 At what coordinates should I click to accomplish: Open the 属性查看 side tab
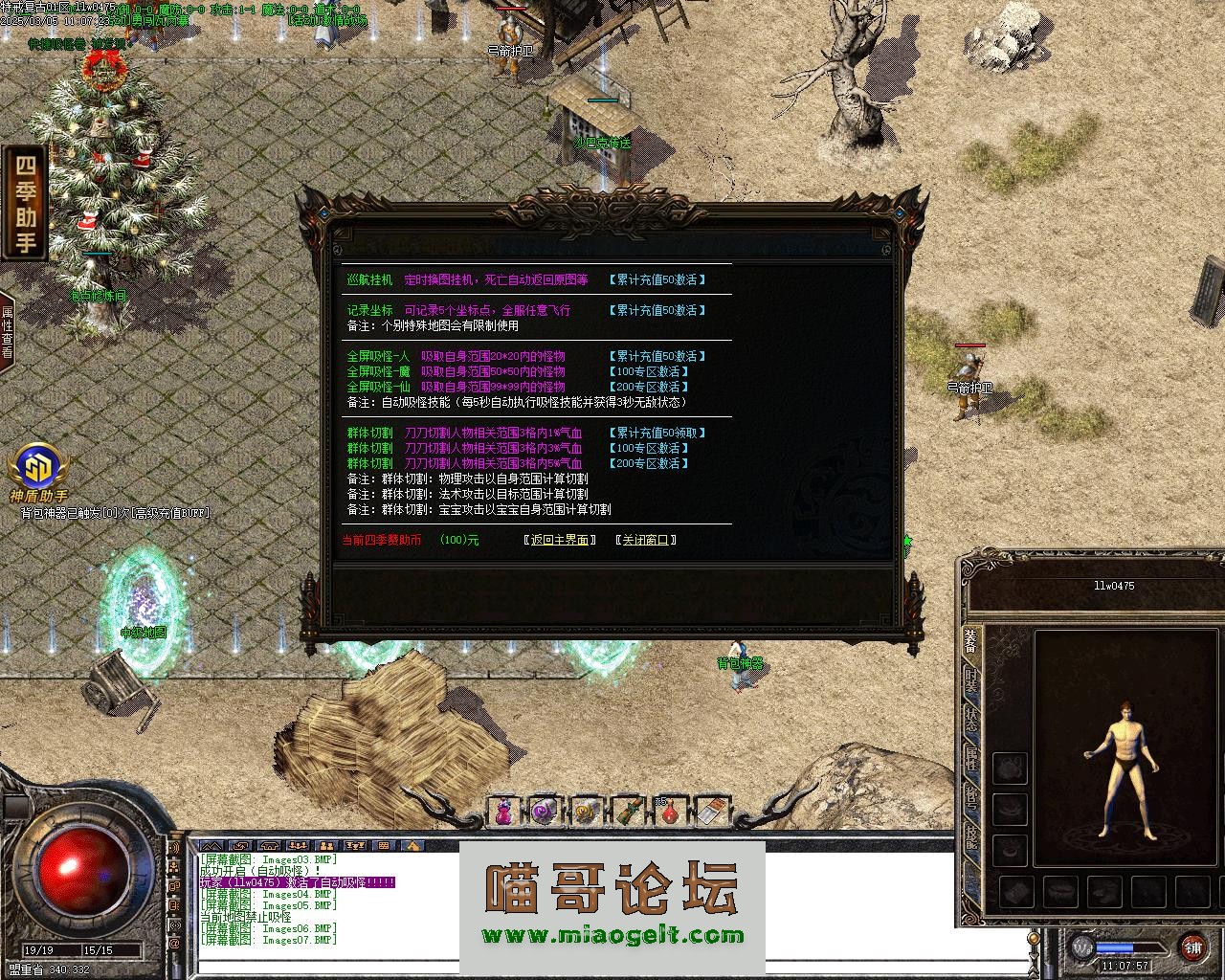(x=8, y=331)
